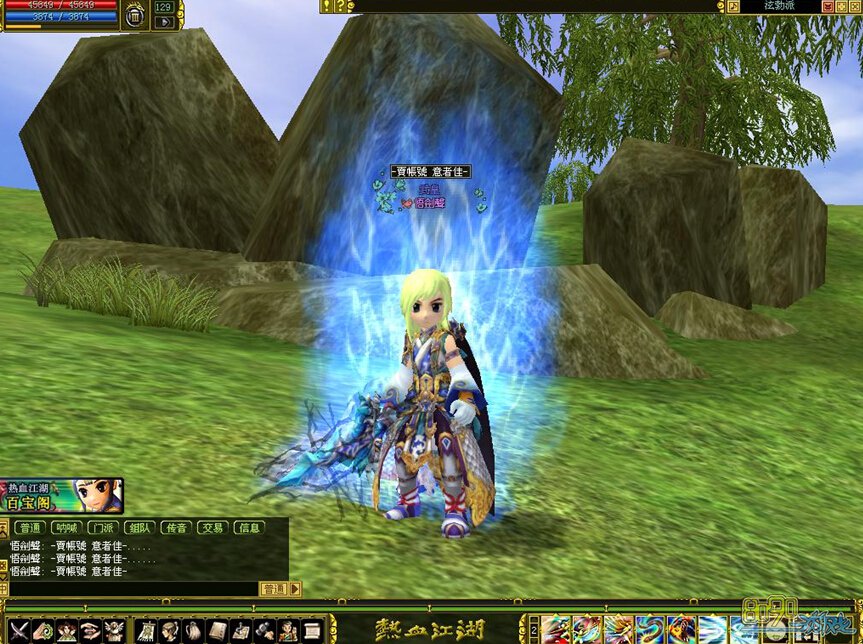863x644 pixels.
Task: Show the 信息 info chat tab
Action: click(248, 528)
